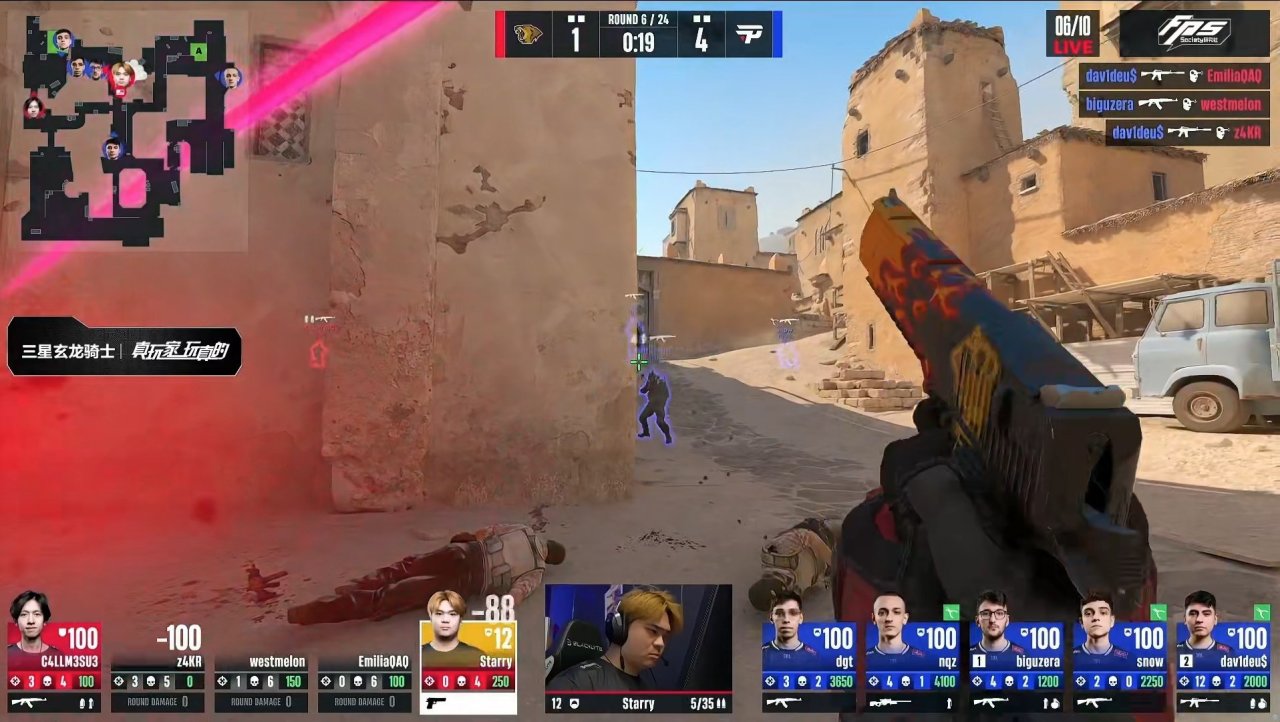The height and width of the screenshot is (722, 1280).
Task: Click the tiger team logo on scoreboard
Action: [528, 34]
